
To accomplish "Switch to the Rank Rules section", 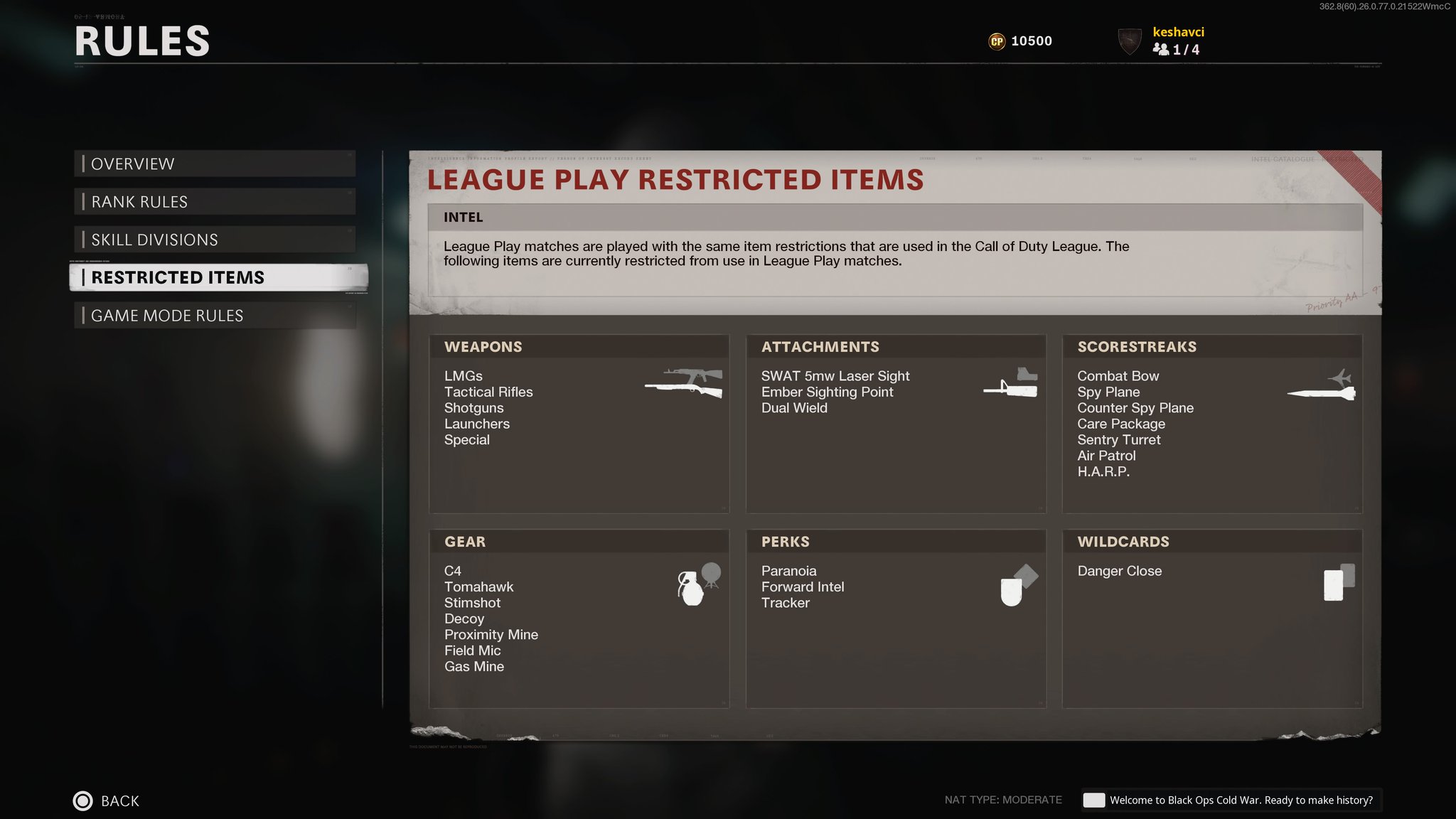I will pyautogui.click(x=215, y=202).
